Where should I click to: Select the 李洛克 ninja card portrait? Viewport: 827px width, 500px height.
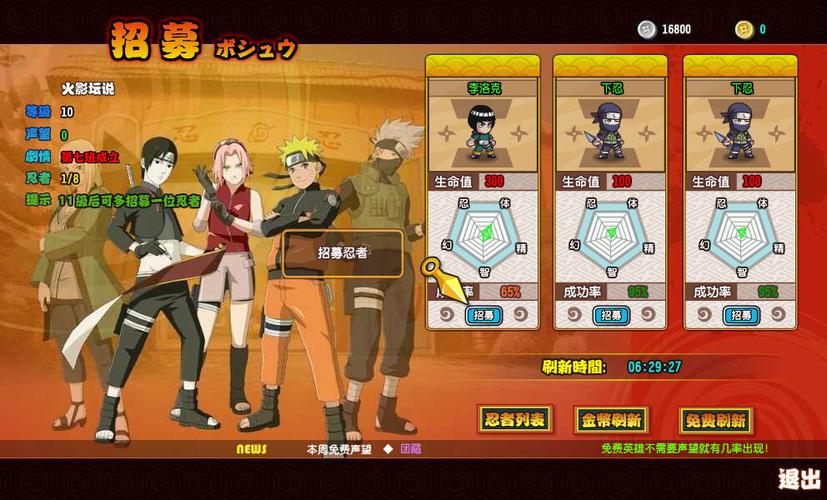[x=483, y=135]
